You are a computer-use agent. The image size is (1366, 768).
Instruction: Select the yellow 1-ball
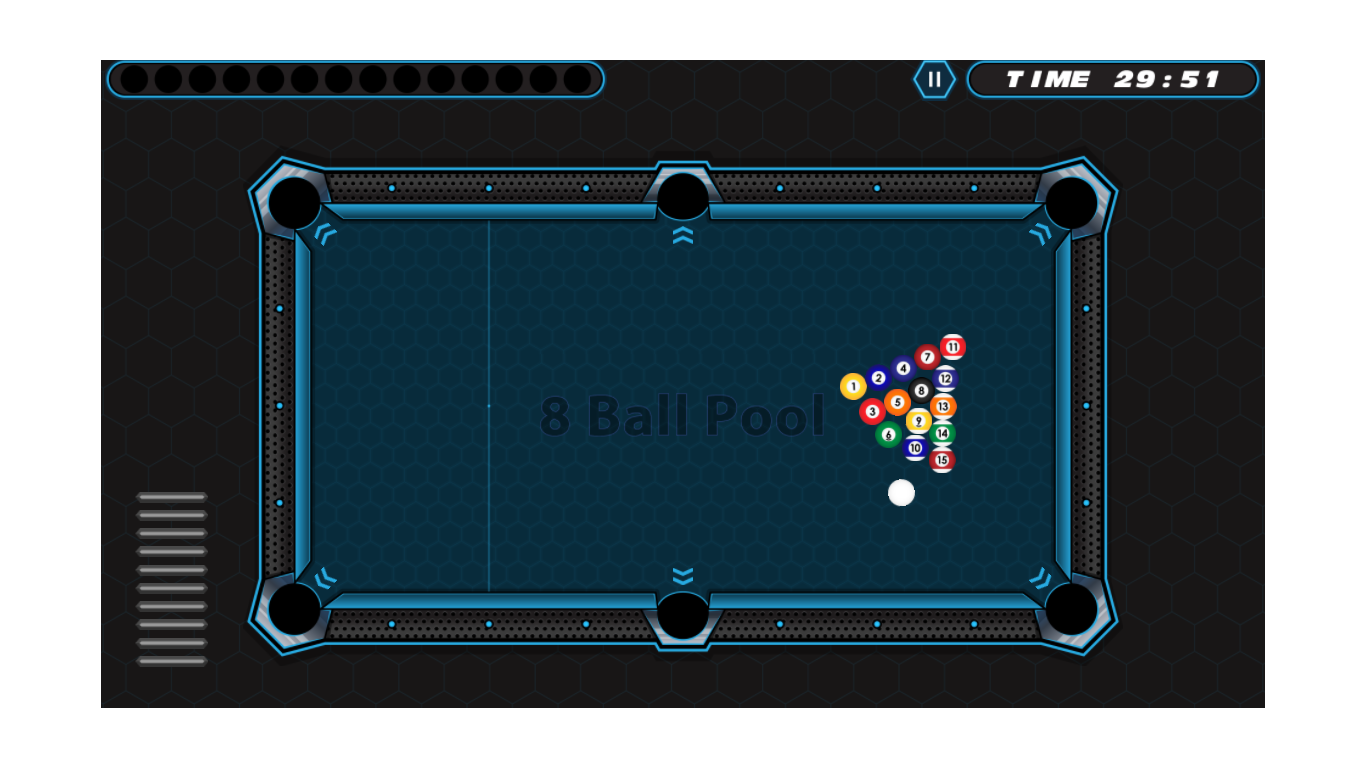[853, 386]
